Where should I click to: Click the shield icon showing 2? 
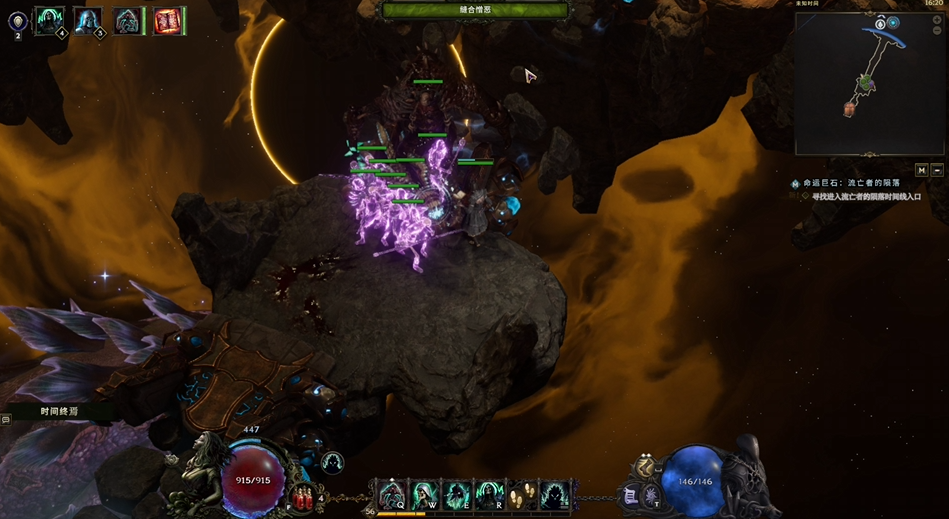(18, 21)
